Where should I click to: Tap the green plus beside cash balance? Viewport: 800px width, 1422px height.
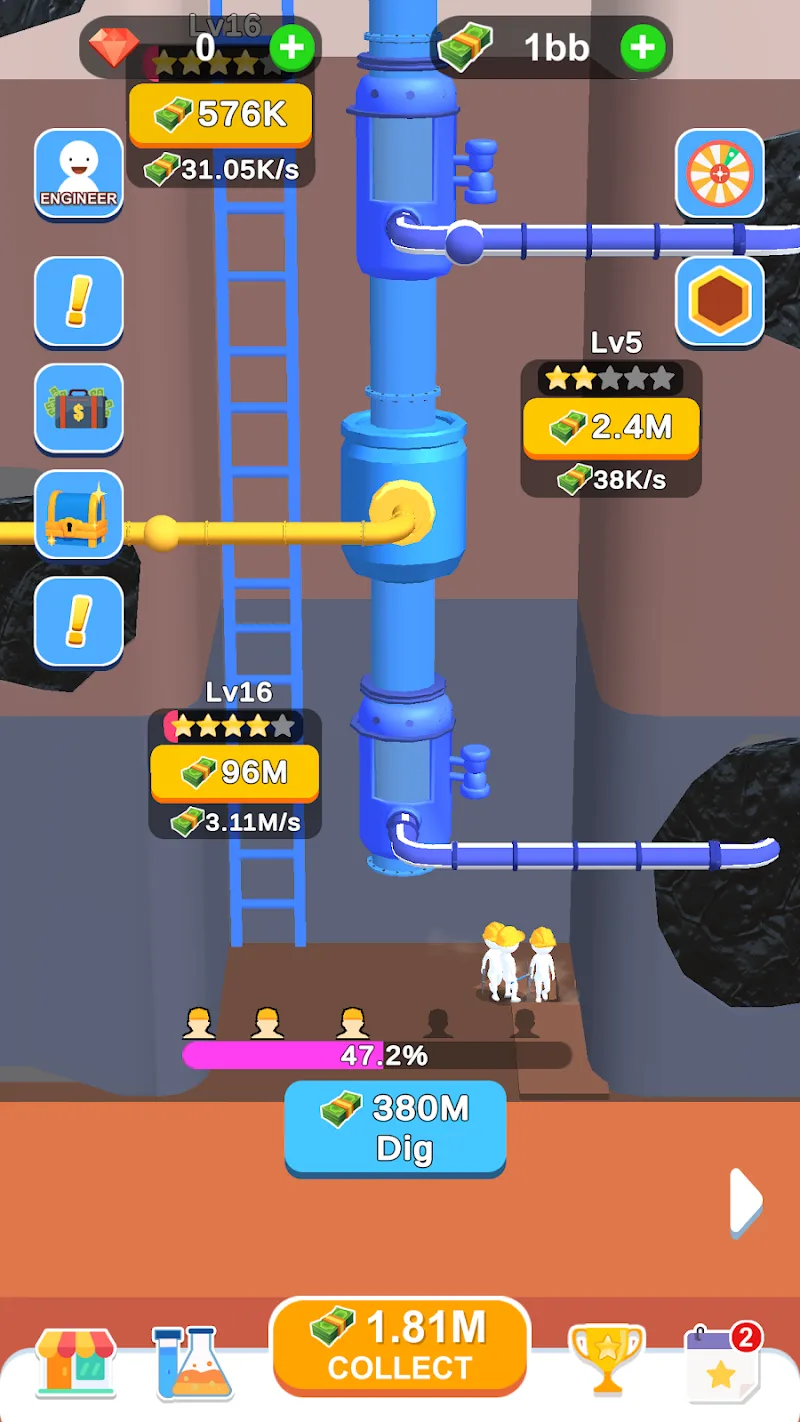[643, 47]
